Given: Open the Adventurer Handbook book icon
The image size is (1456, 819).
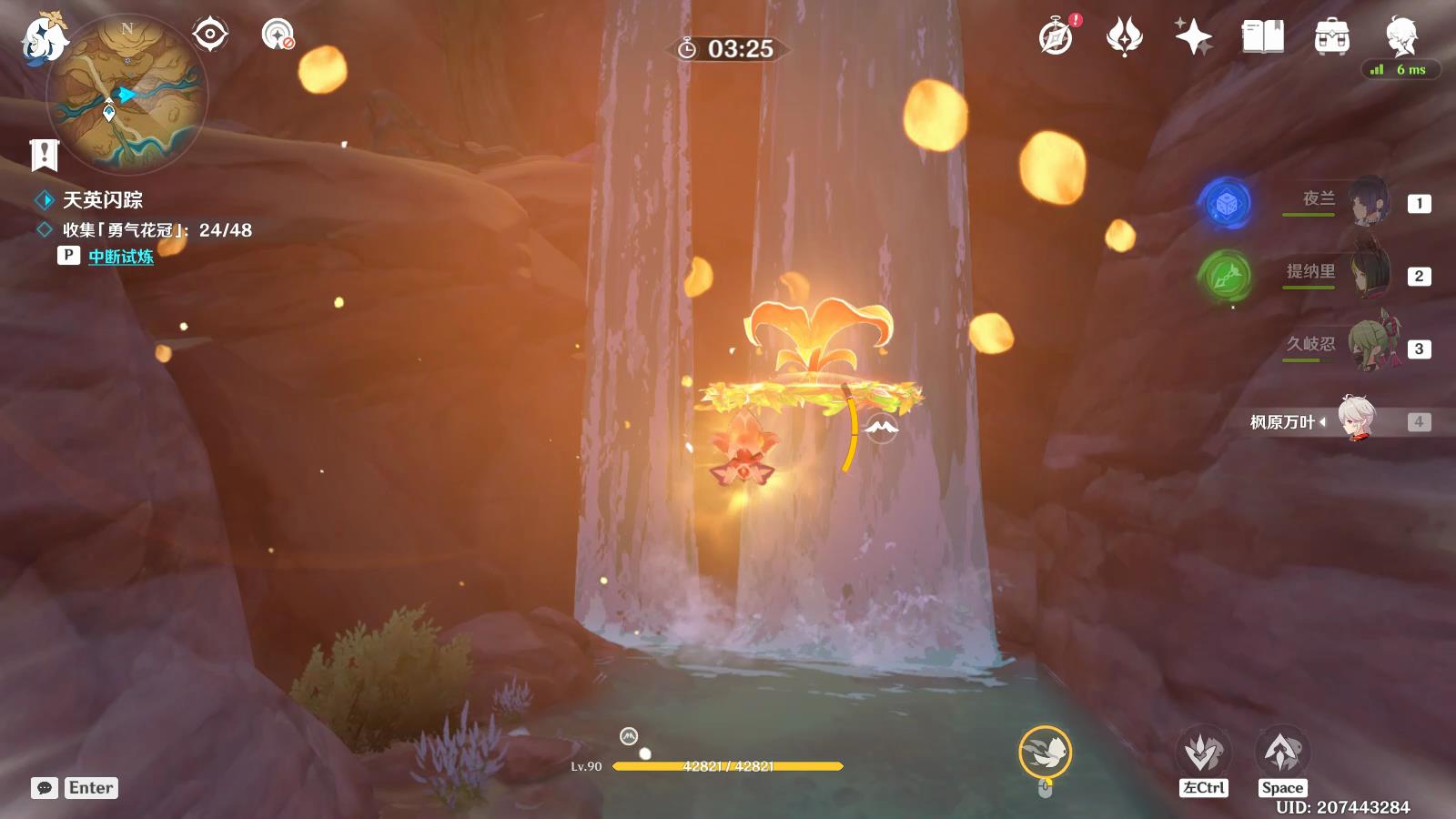Looking at the screenshot, I should point(1262,37).
